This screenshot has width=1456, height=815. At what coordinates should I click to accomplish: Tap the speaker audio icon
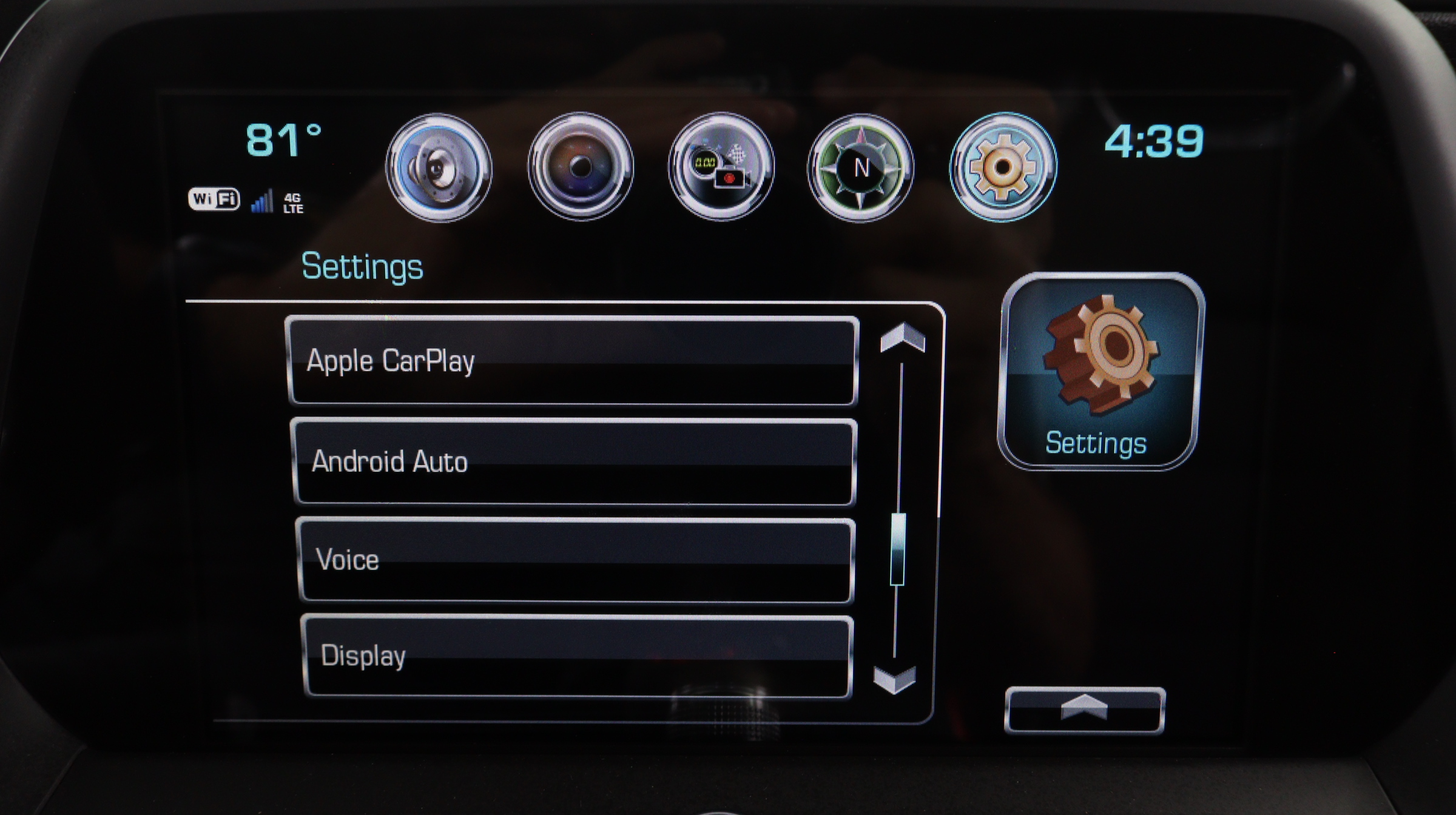click(439, 167)
